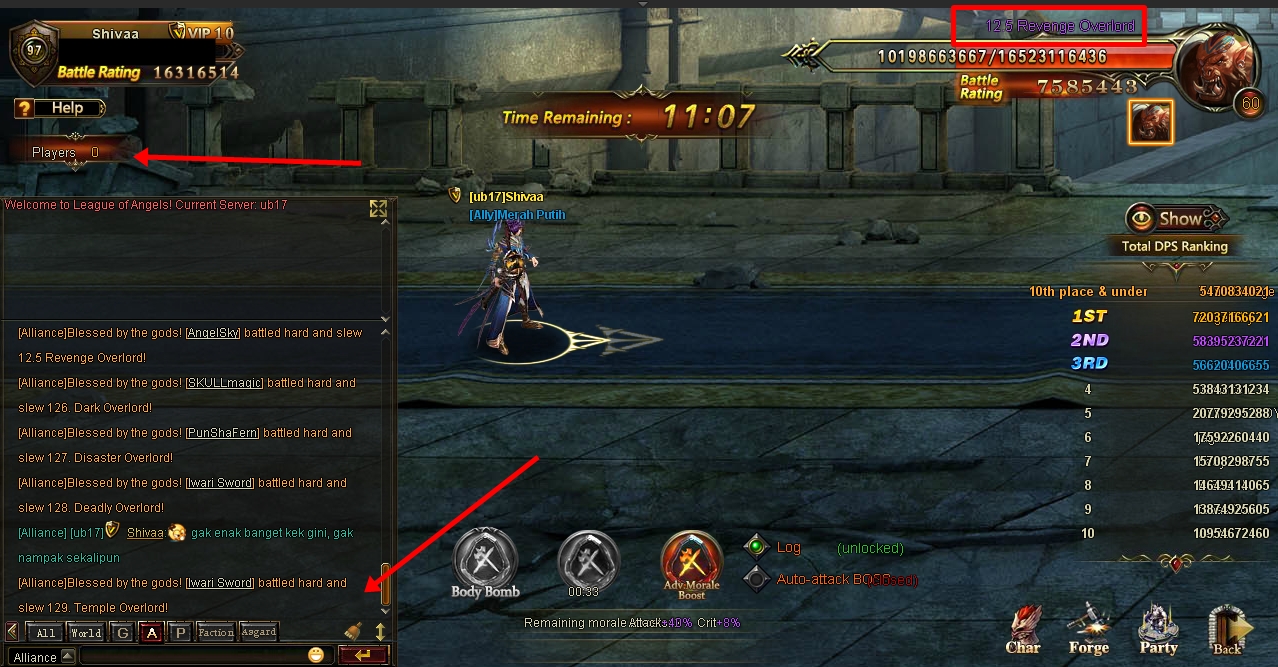Switch to the World chat tab

(85, 632)
